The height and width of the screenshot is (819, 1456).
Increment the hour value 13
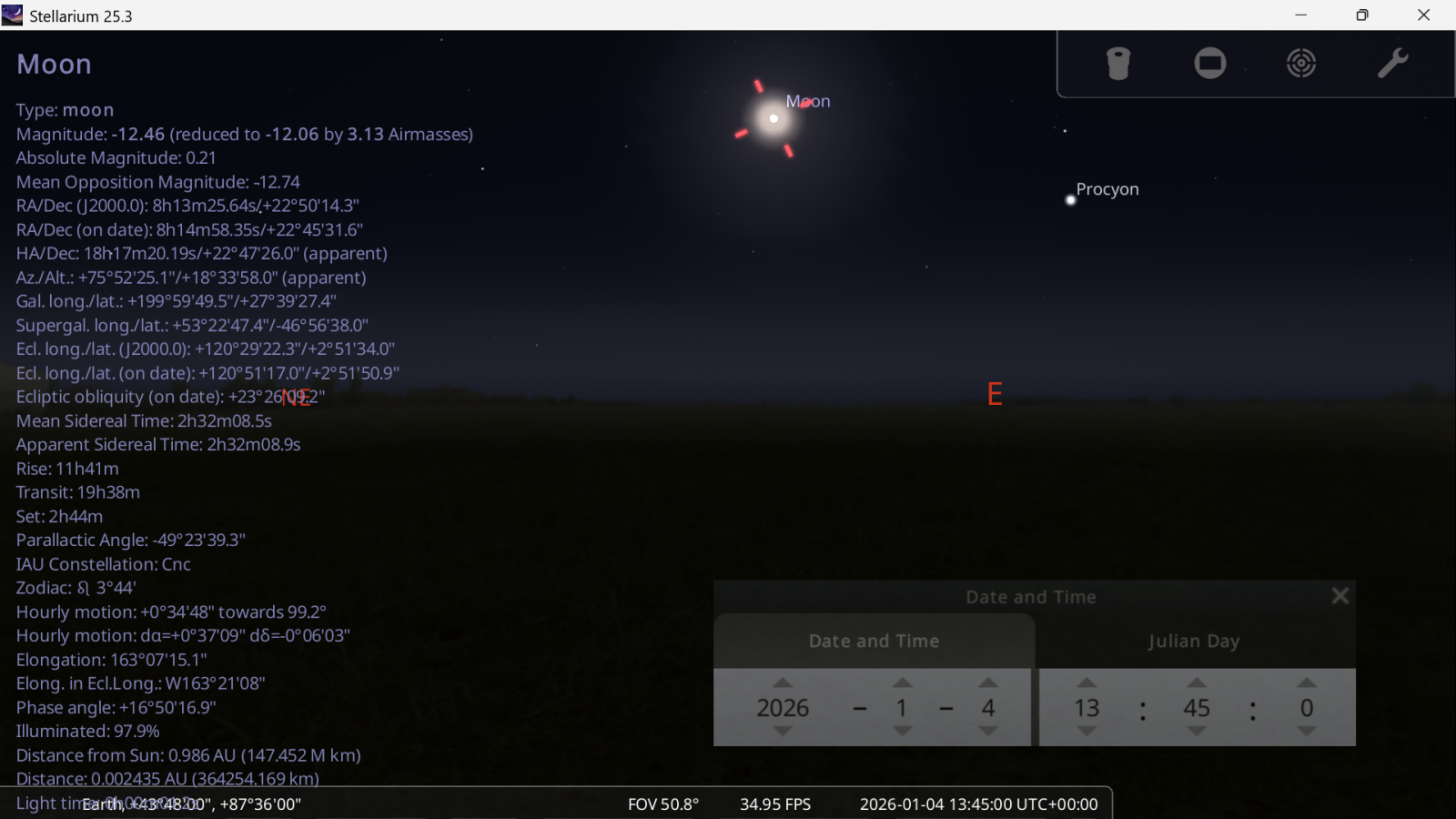point(1087,682)
